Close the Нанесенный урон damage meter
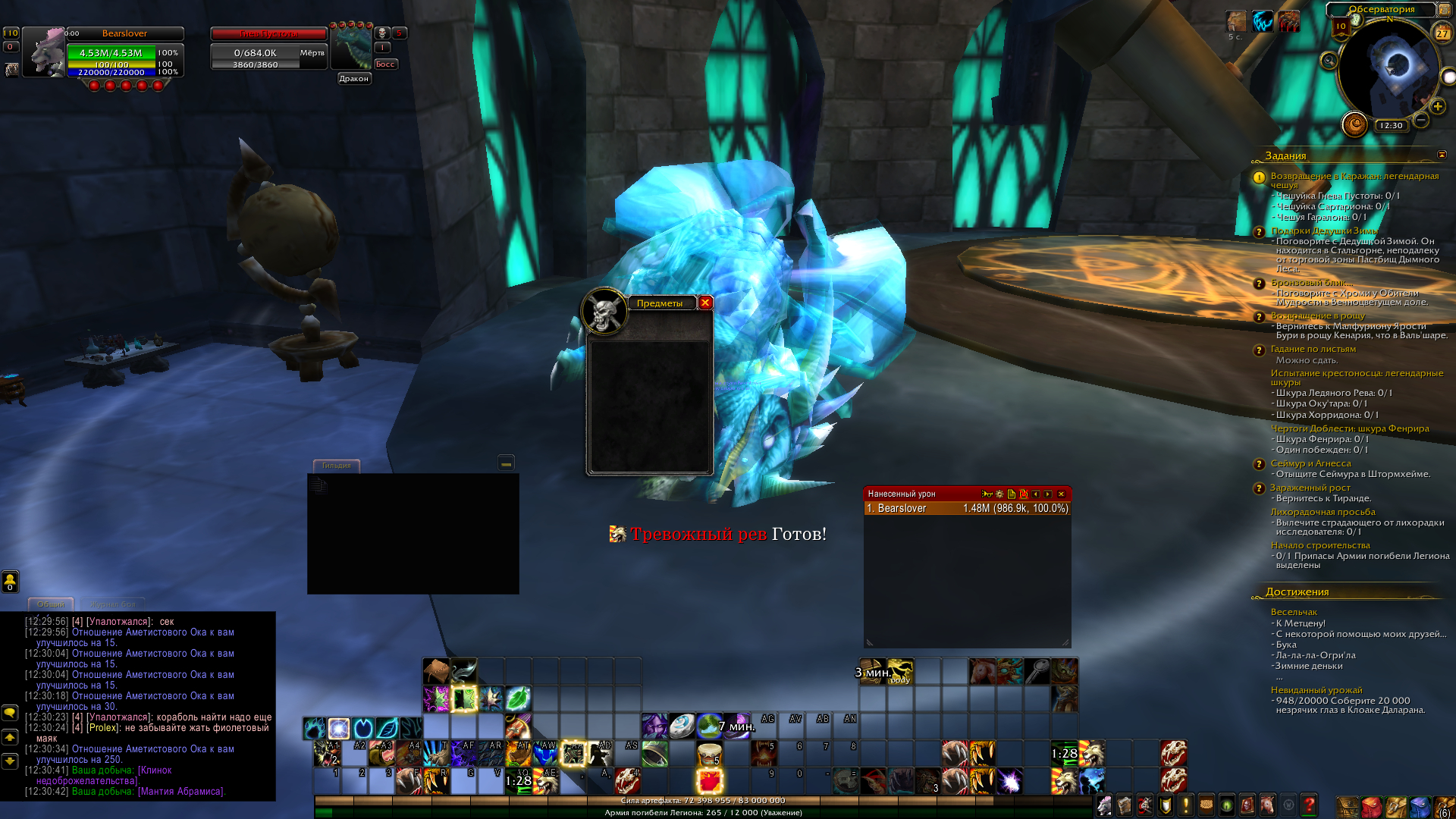The image size is (1456, 819). [x=1061, y=494]
